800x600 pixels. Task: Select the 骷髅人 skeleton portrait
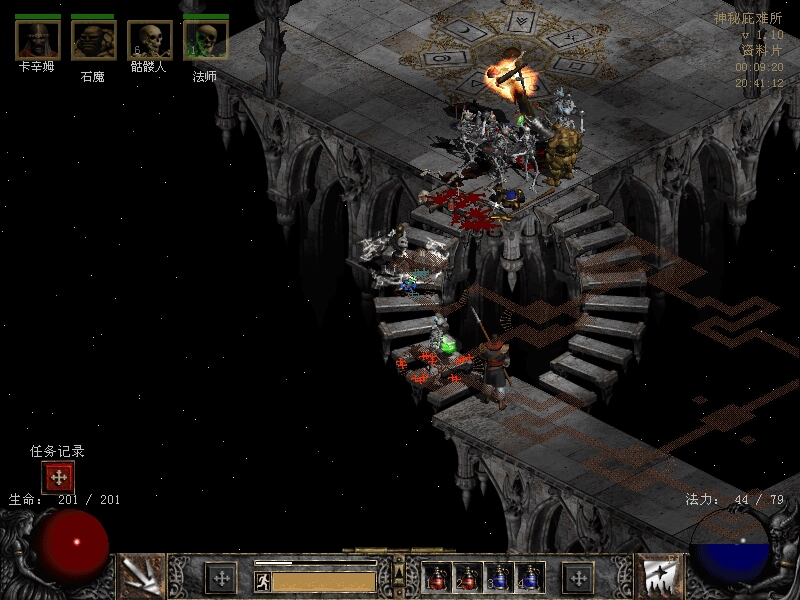[x=150, y=40]
